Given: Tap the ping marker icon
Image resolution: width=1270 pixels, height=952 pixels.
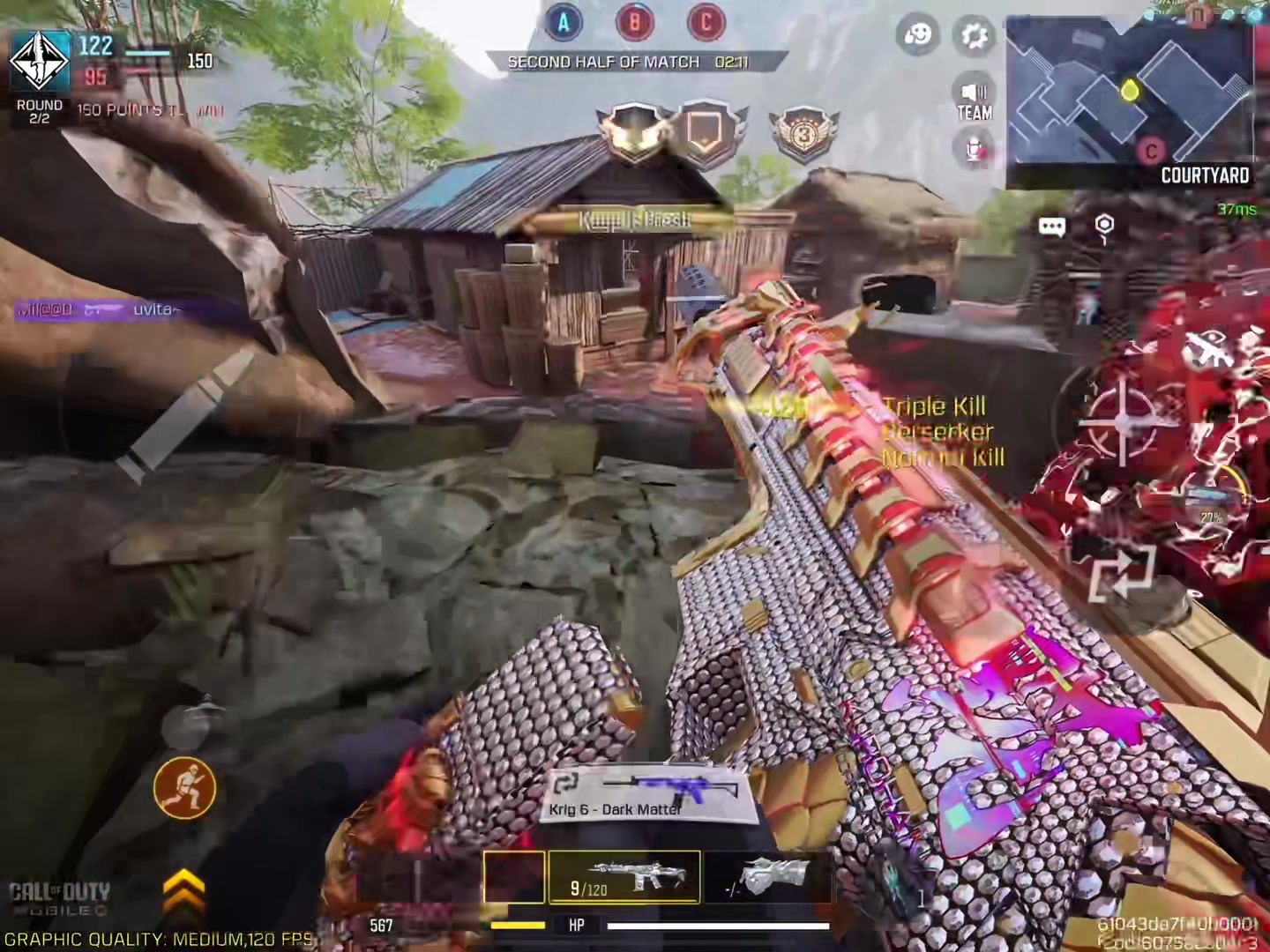Looking at the screenshot, I should [1104, 226].
